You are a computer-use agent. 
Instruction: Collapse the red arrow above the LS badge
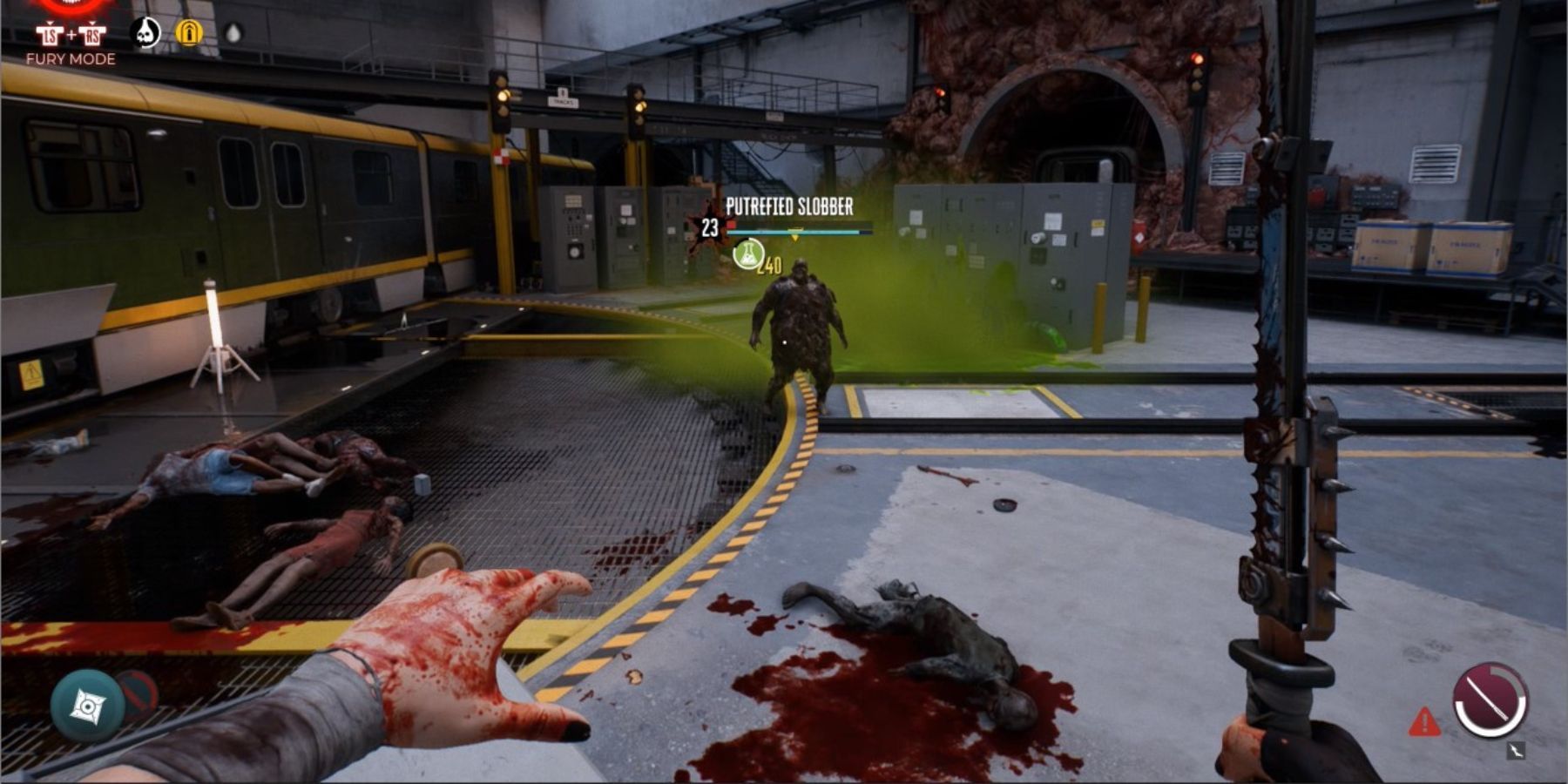click(x=49, y=23)
